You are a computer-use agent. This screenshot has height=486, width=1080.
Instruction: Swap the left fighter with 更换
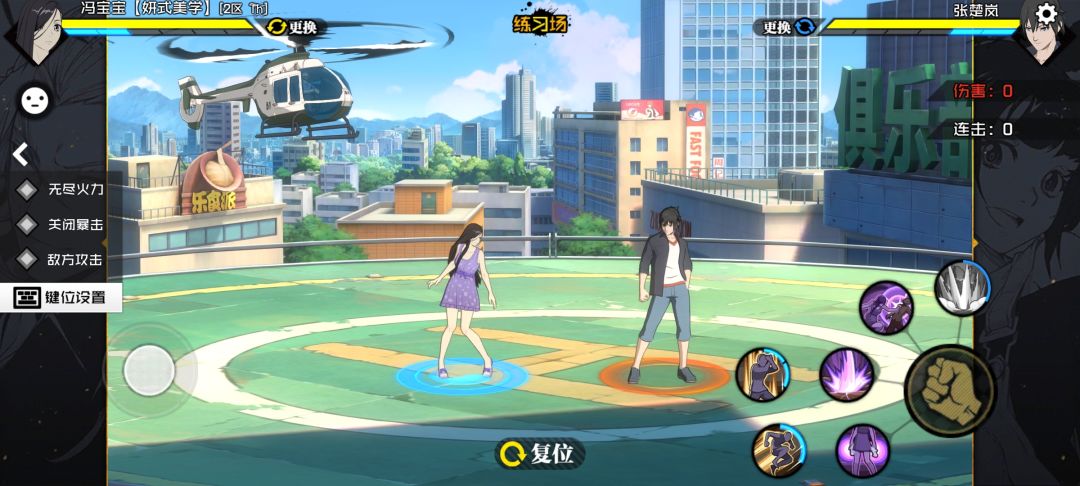tap(292, 27)
